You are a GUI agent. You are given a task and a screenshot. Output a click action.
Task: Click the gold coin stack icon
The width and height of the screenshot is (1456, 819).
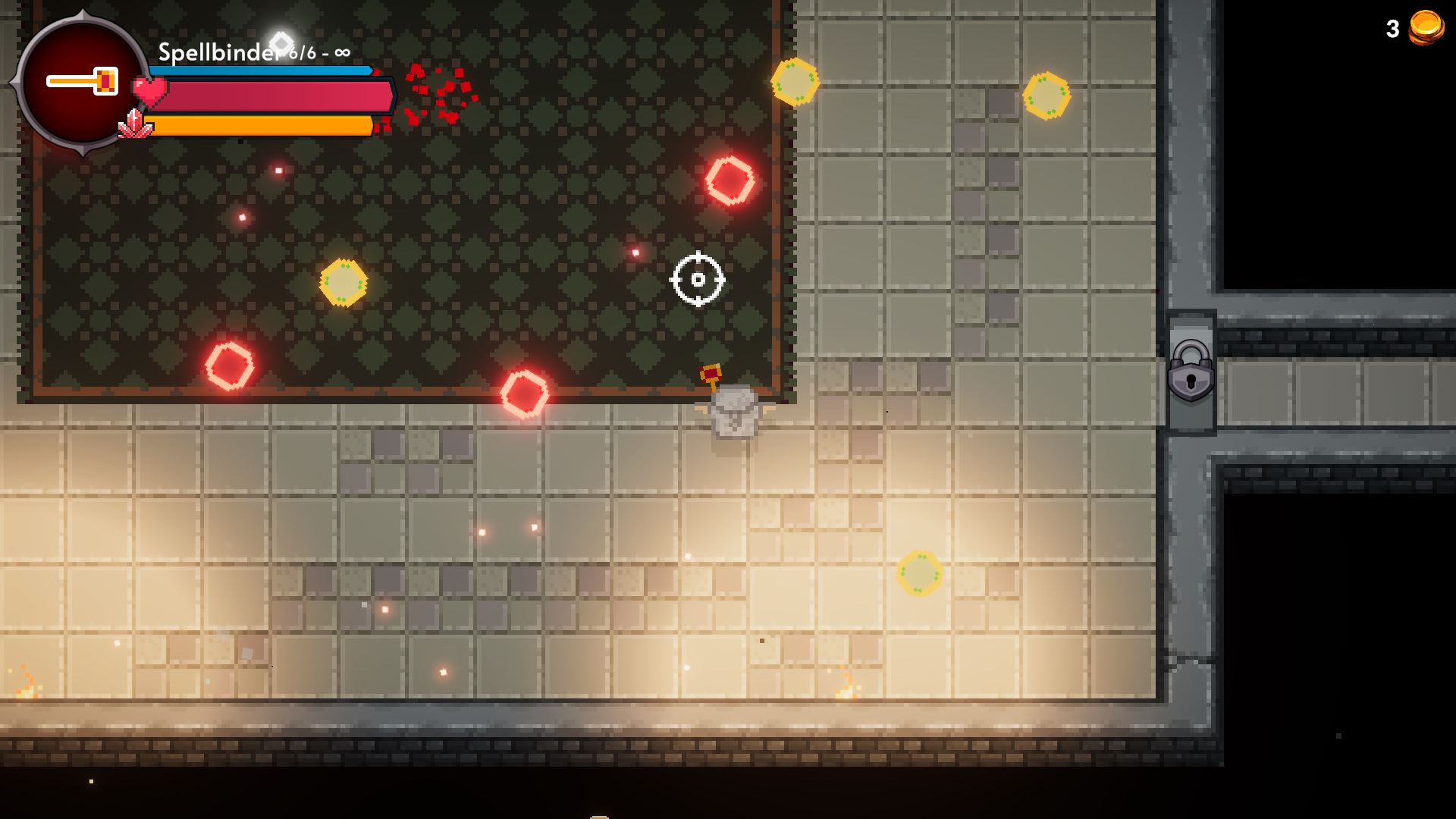pyautogui.click(x=1426, y=28)
